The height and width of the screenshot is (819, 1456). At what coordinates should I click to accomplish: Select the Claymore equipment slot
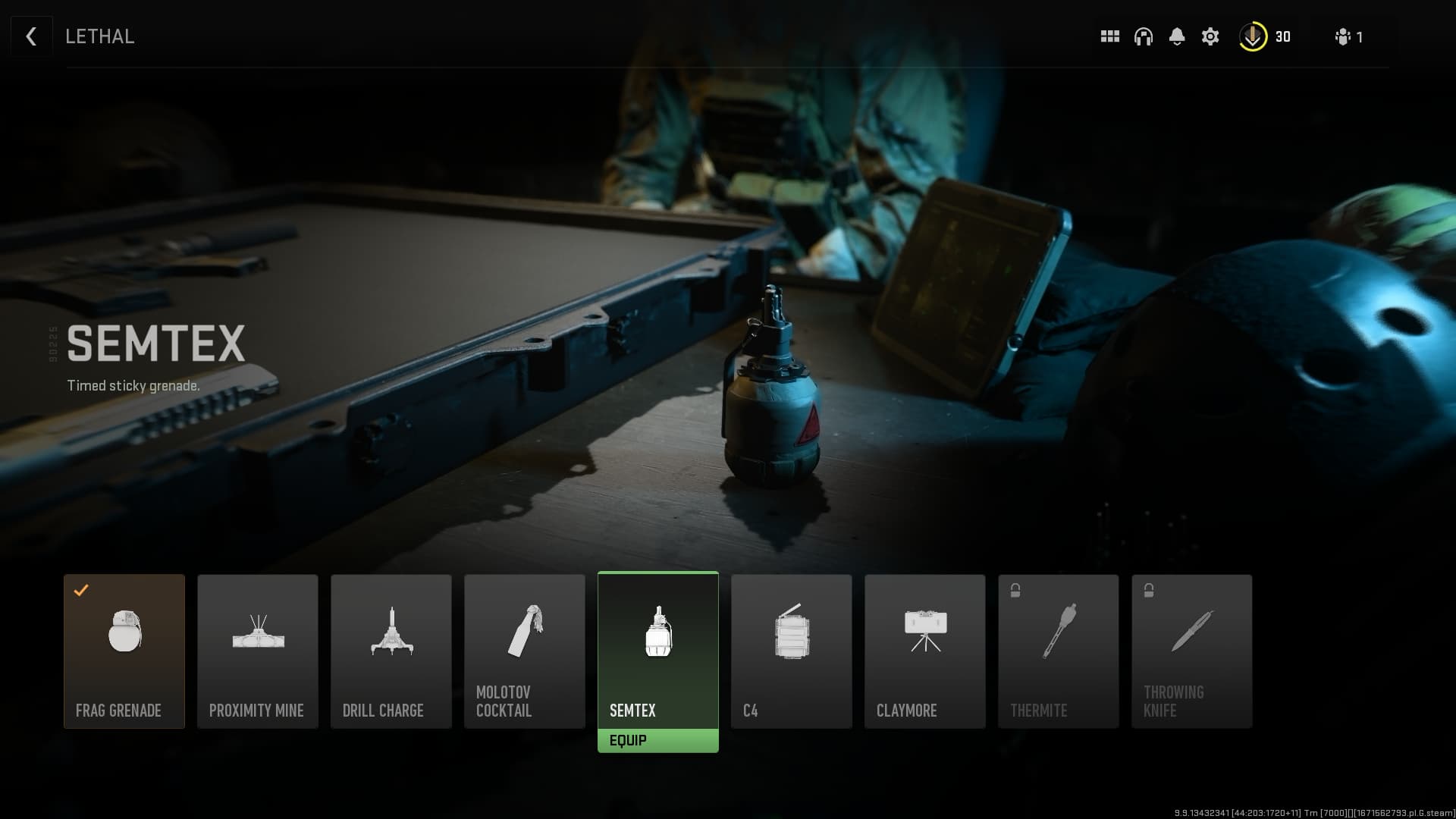pyautogui.click(x=924, y=651)
